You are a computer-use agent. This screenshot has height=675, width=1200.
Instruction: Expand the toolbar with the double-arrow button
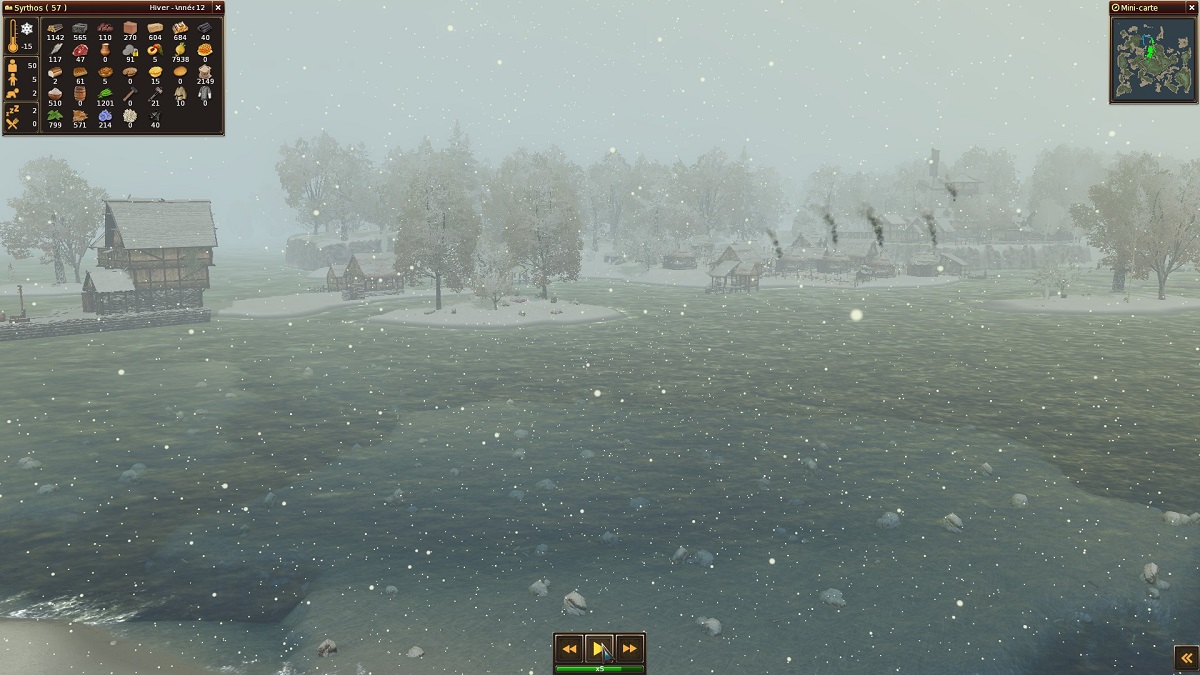pos(1186,657)
